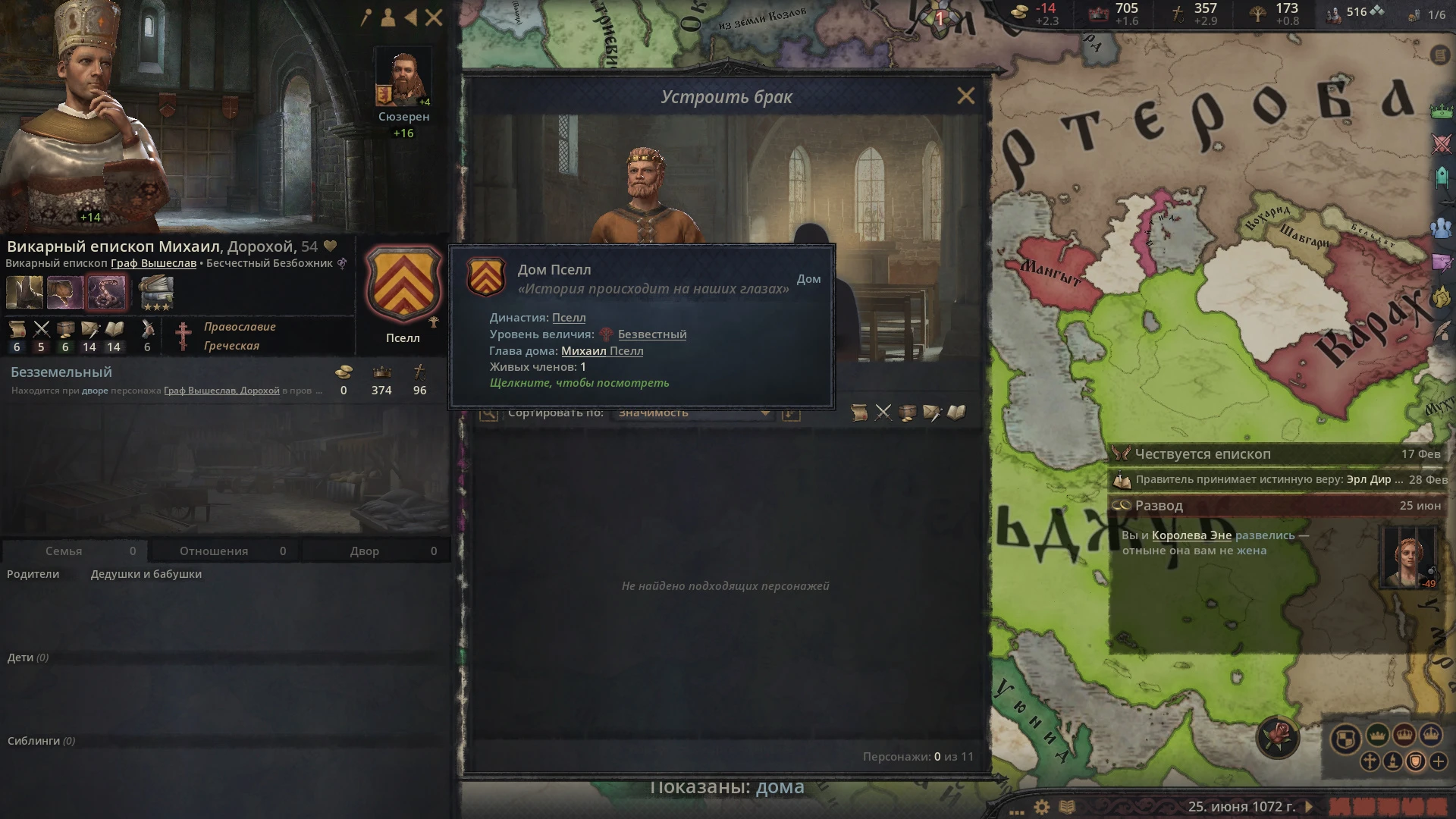Image resolution: width=1456 pixels, height=819 pixels.
Task: Switch to the 'Отношения' tab
Action: tap(213, 551)
